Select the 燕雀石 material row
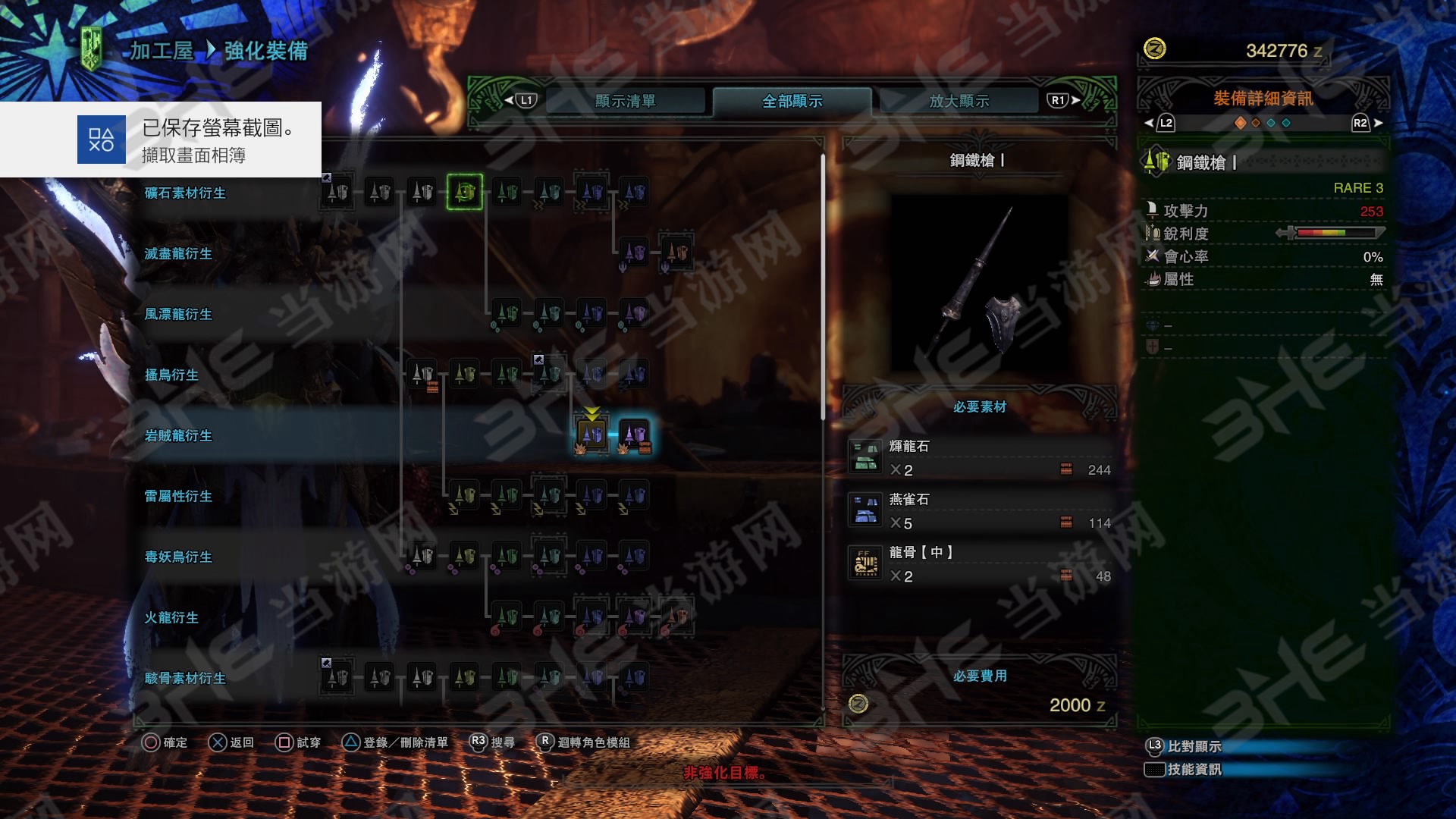The height and width of the screenshot is (819, 1456). point(979,511)
